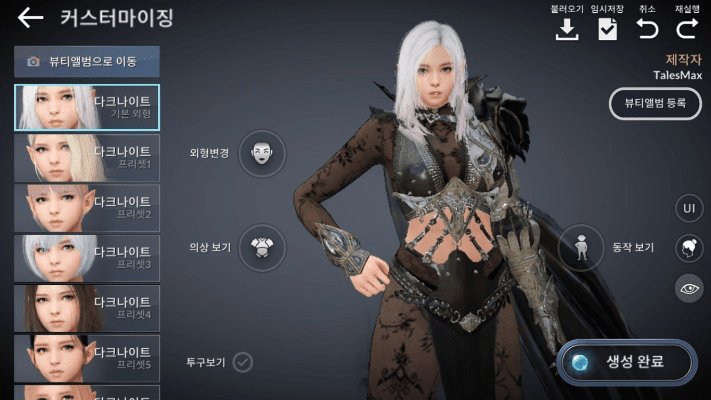Undo the last change with 취소

click(x=647, y=29)
